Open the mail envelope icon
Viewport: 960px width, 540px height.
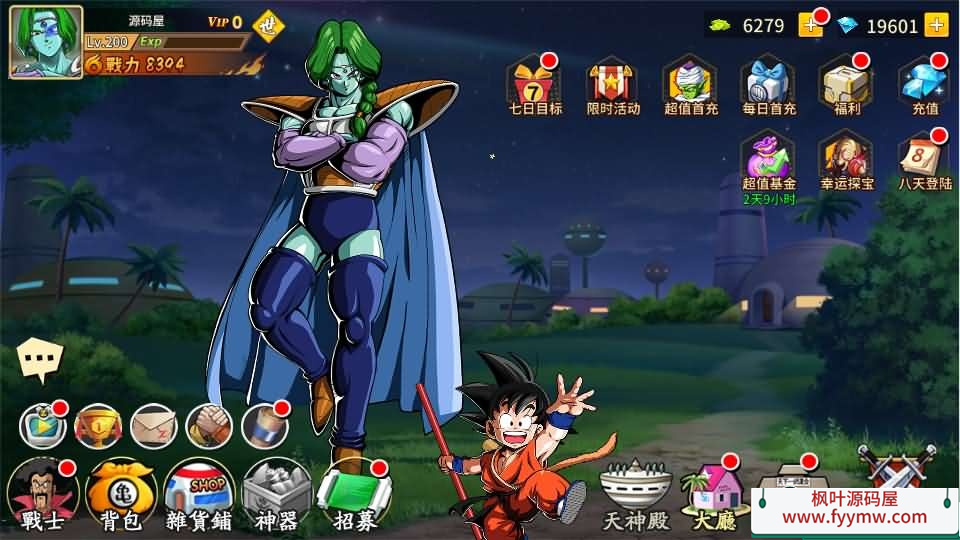[x=153, y=427]
